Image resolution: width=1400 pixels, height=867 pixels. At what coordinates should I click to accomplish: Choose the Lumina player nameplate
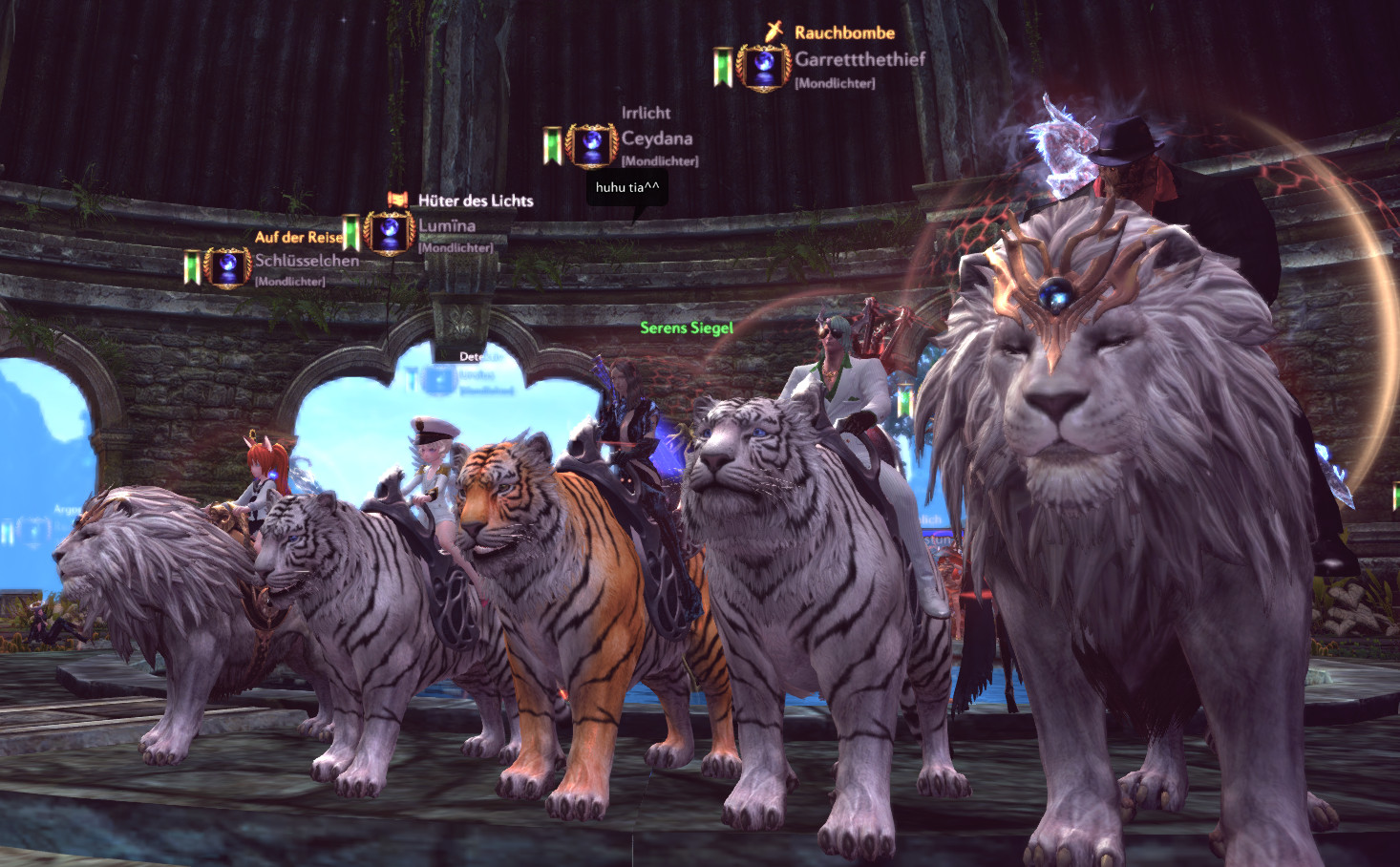point(447,225)
